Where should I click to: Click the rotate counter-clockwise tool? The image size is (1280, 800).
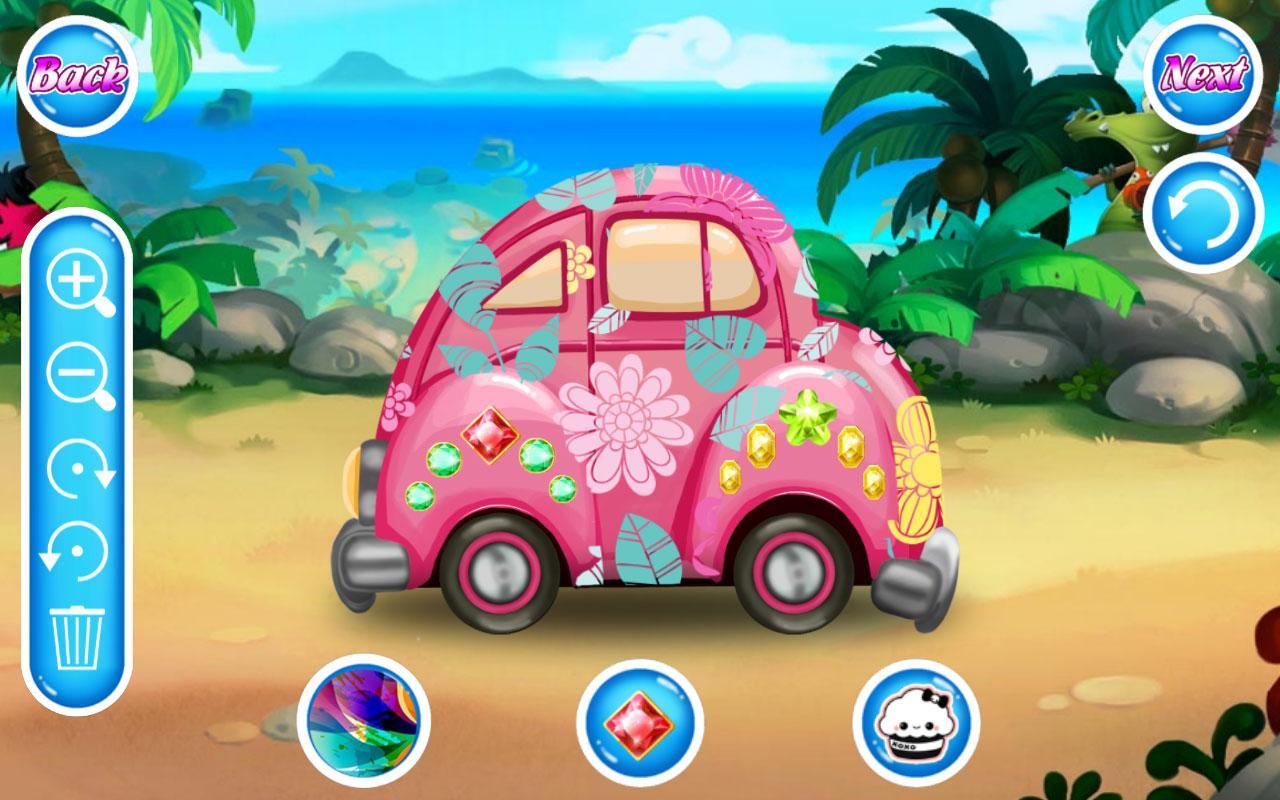pyautogui.click(x=78, y=550)
